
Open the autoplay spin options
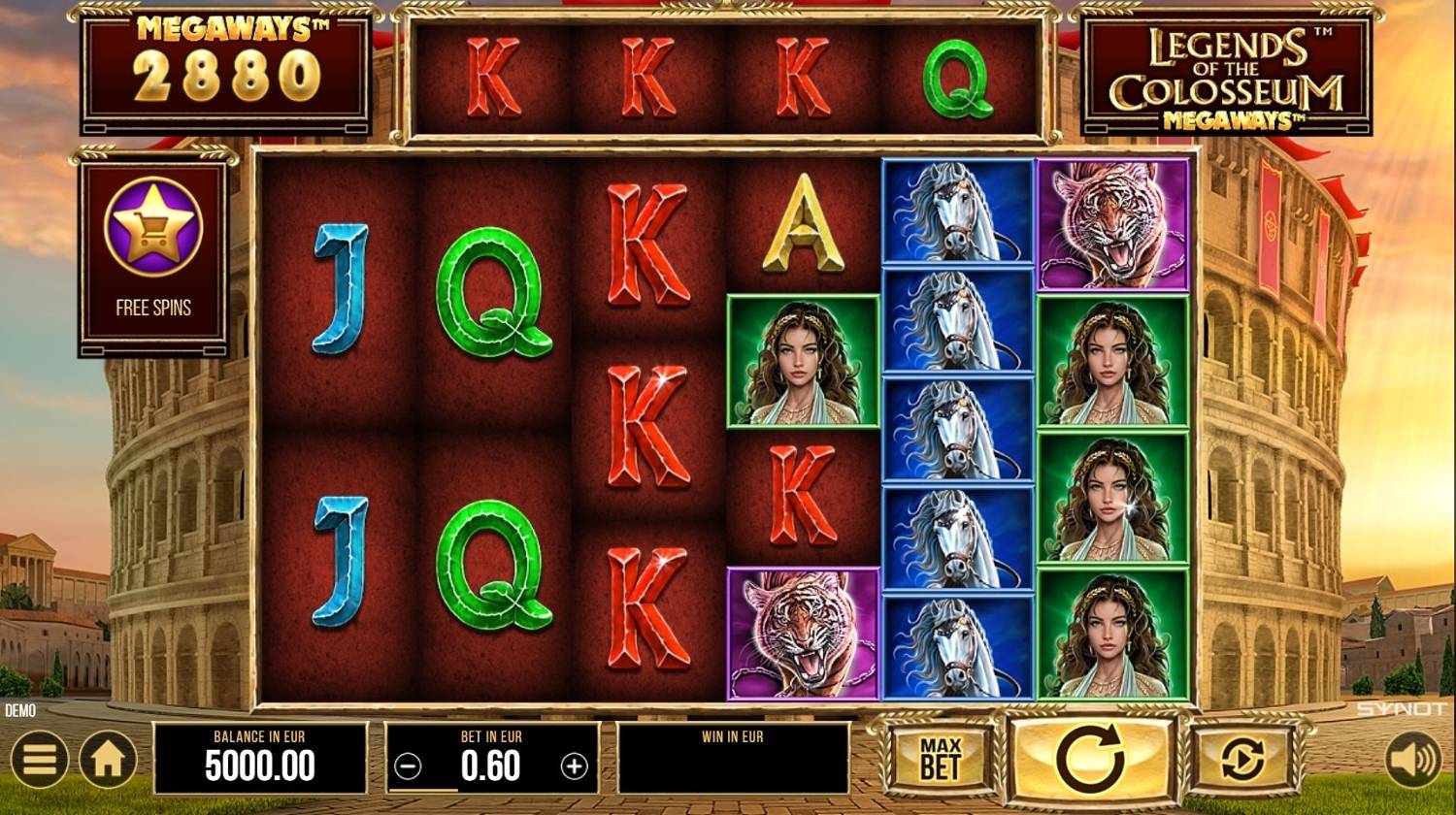pyautogui.click(x=1243, y=760)
